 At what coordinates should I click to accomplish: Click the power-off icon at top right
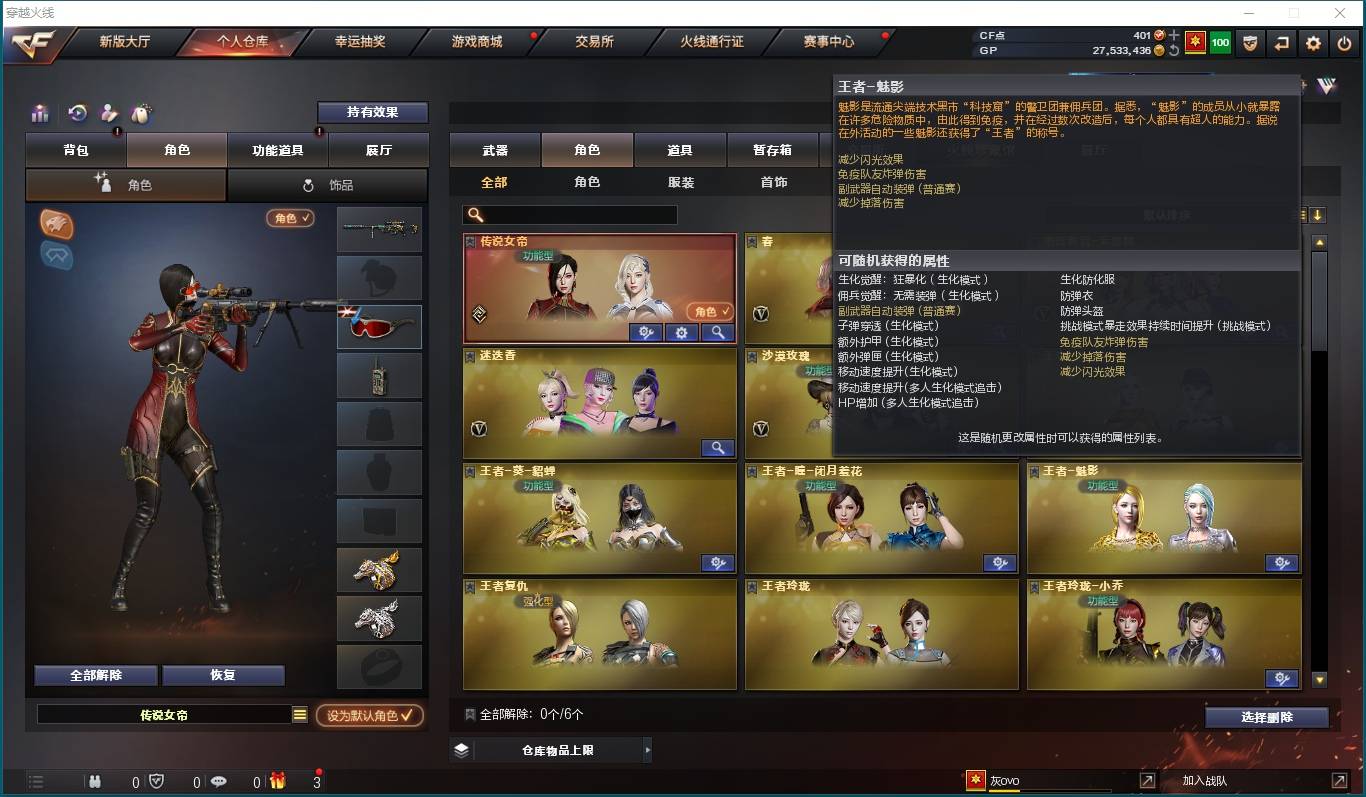(x=1345, y=43)
